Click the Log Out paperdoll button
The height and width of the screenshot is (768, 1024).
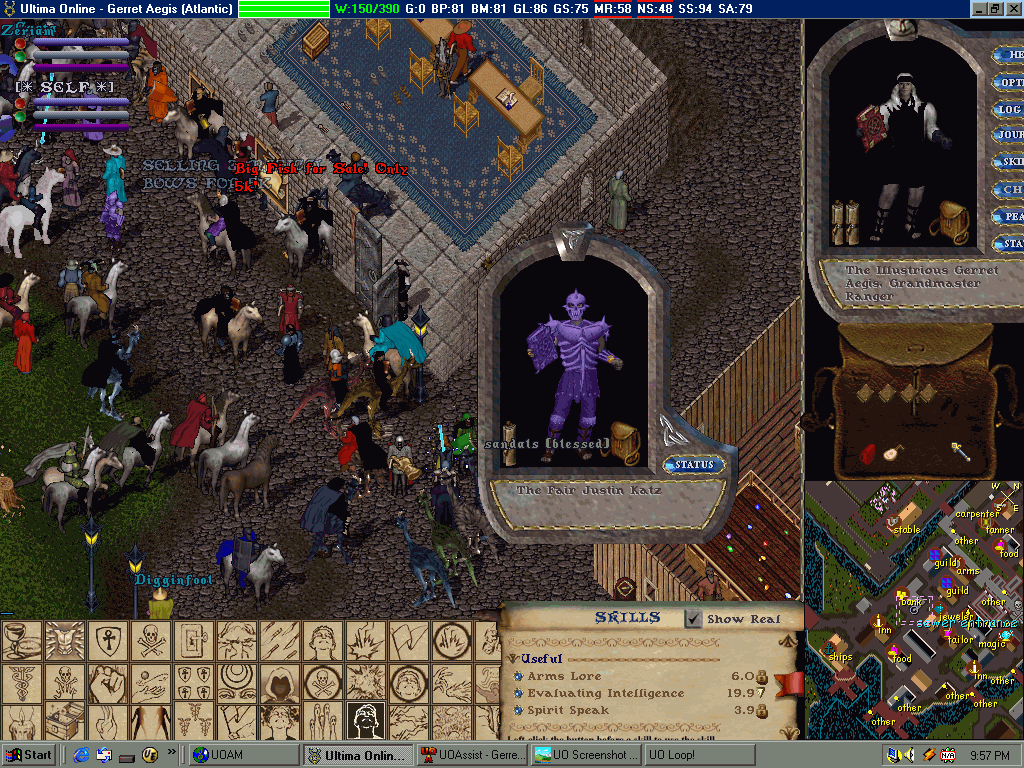[x=1008, y=109]
